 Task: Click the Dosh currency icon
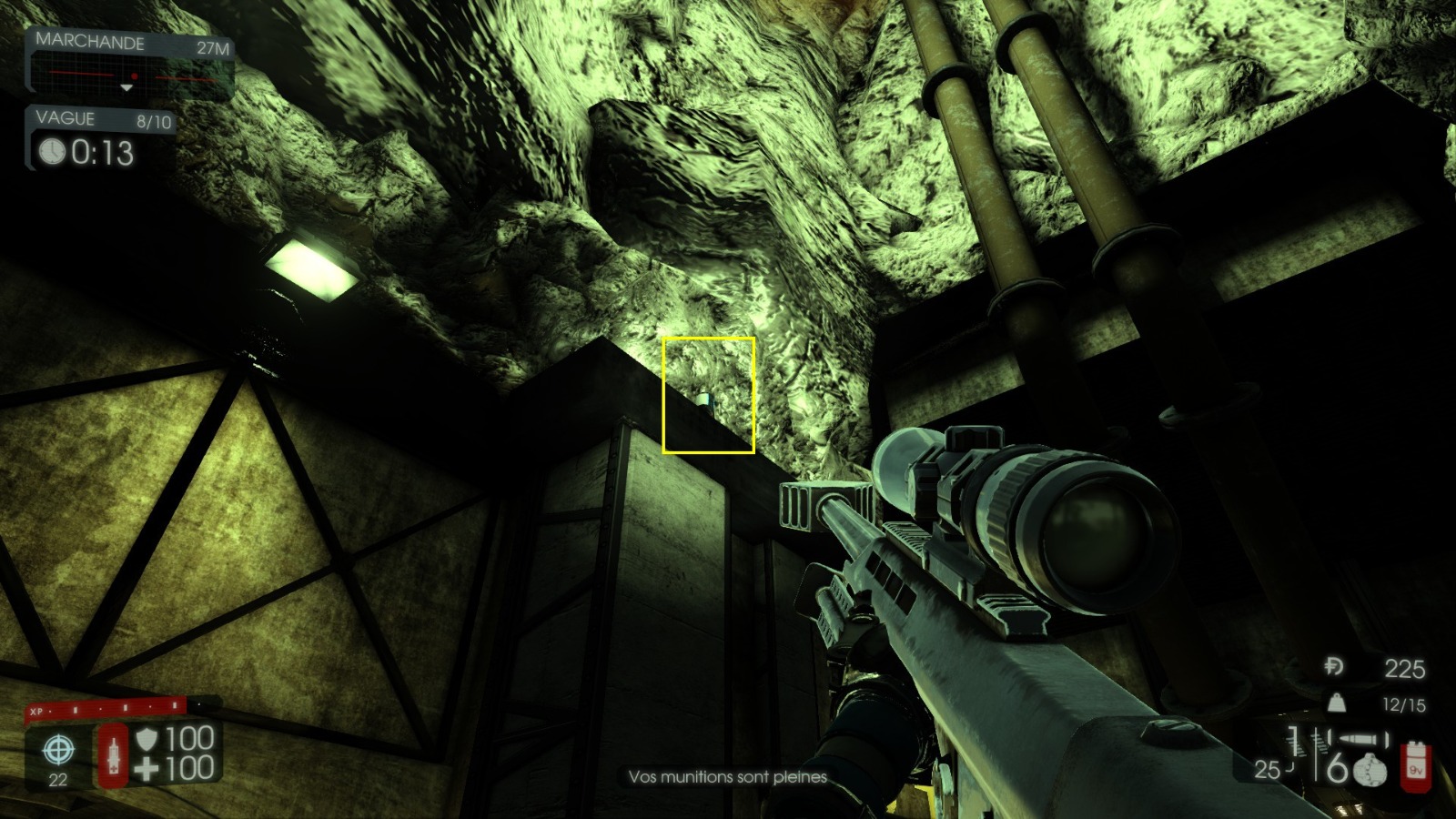click(1334, 666)
